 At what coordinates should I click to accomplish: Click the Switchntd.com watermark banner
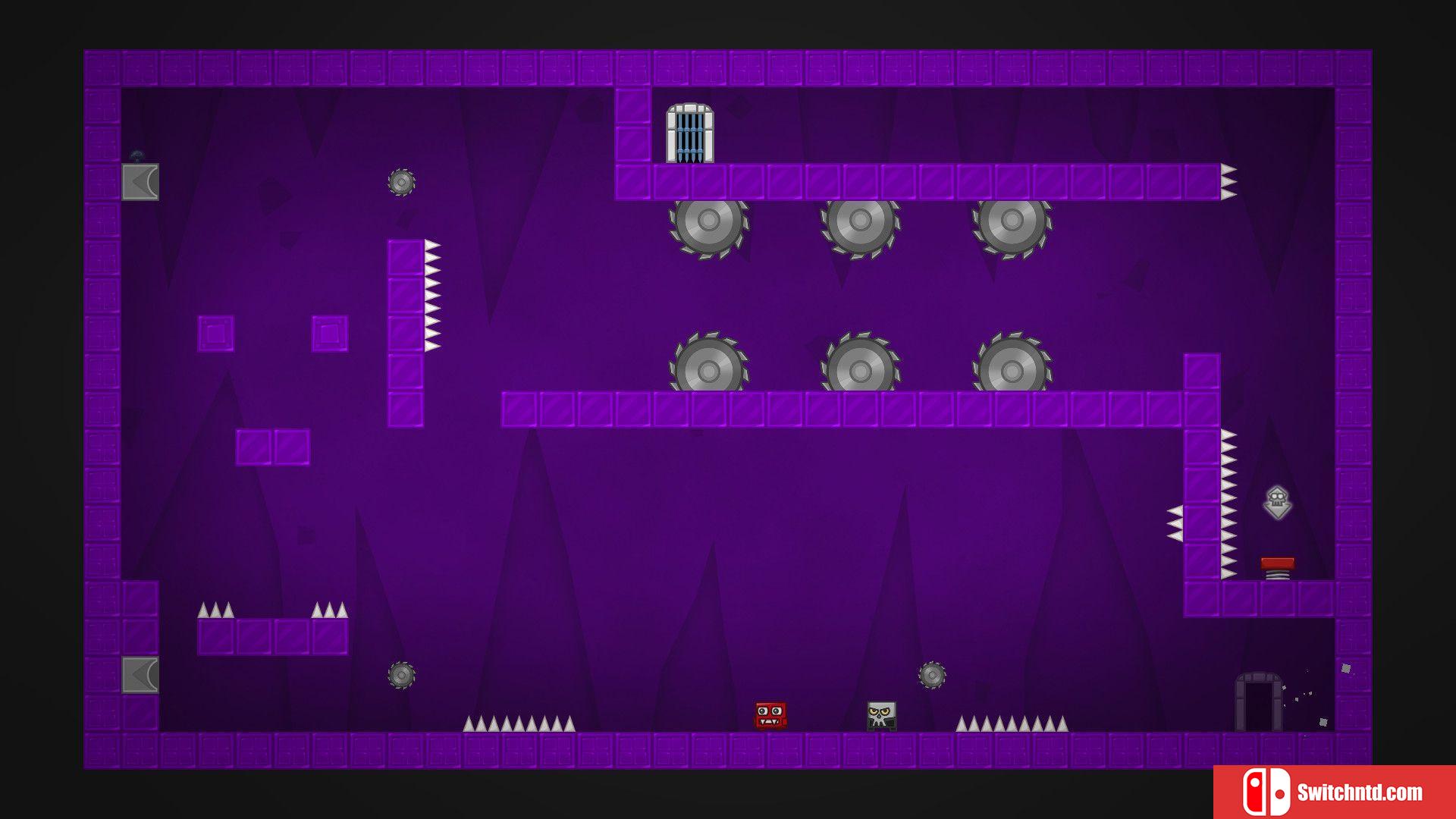[x=1334, y=792]
